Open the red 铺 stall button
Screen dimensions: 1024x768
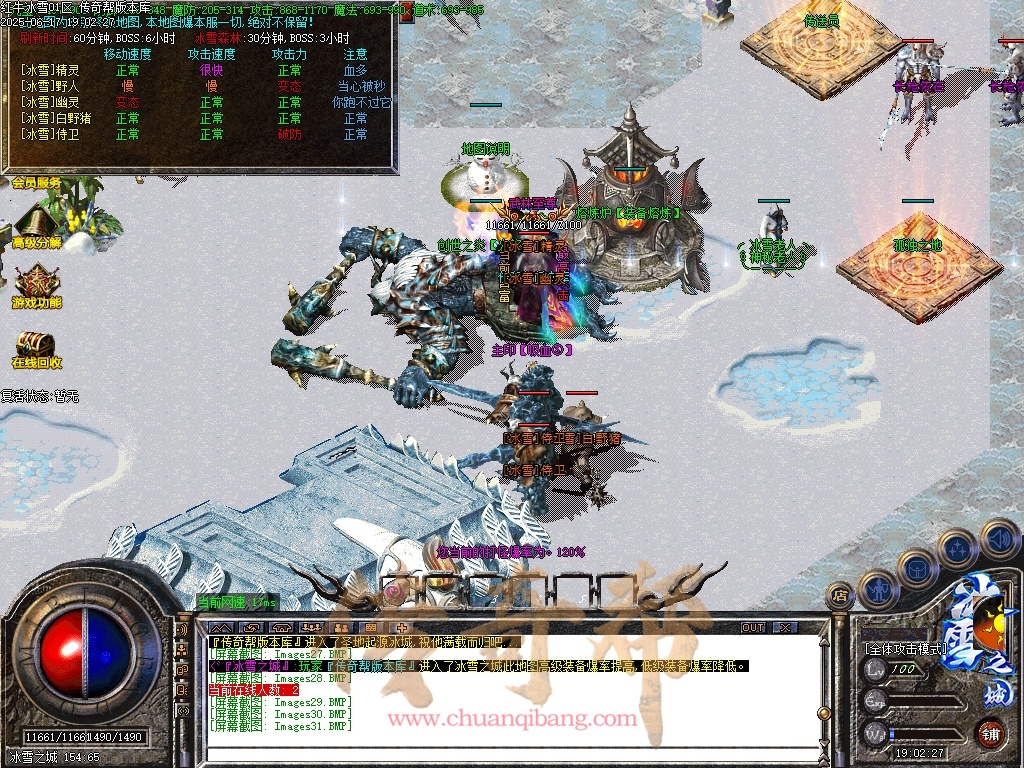[x=990, y=733]
